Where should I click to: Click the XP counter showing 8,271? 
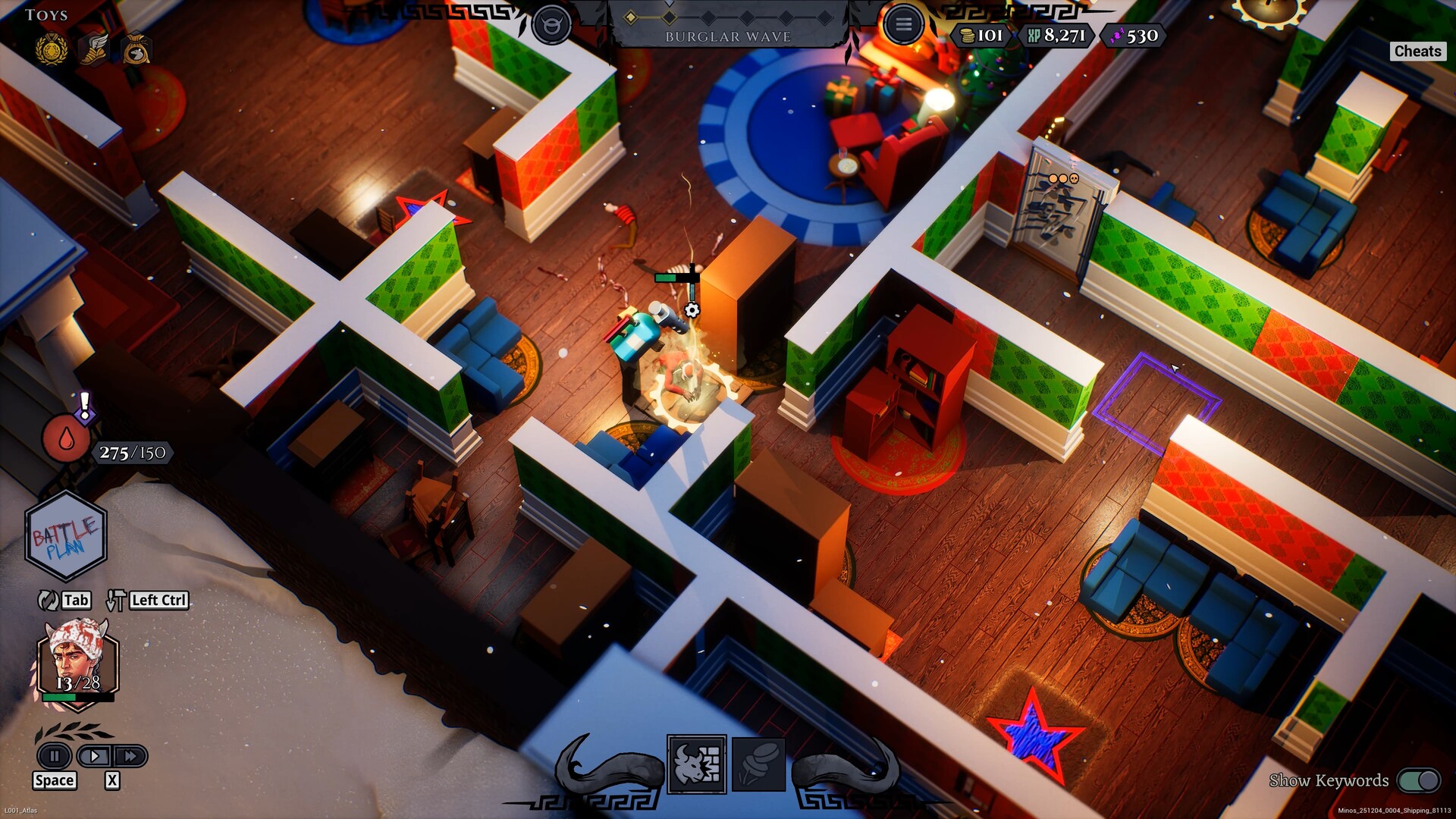(1060, 35)
